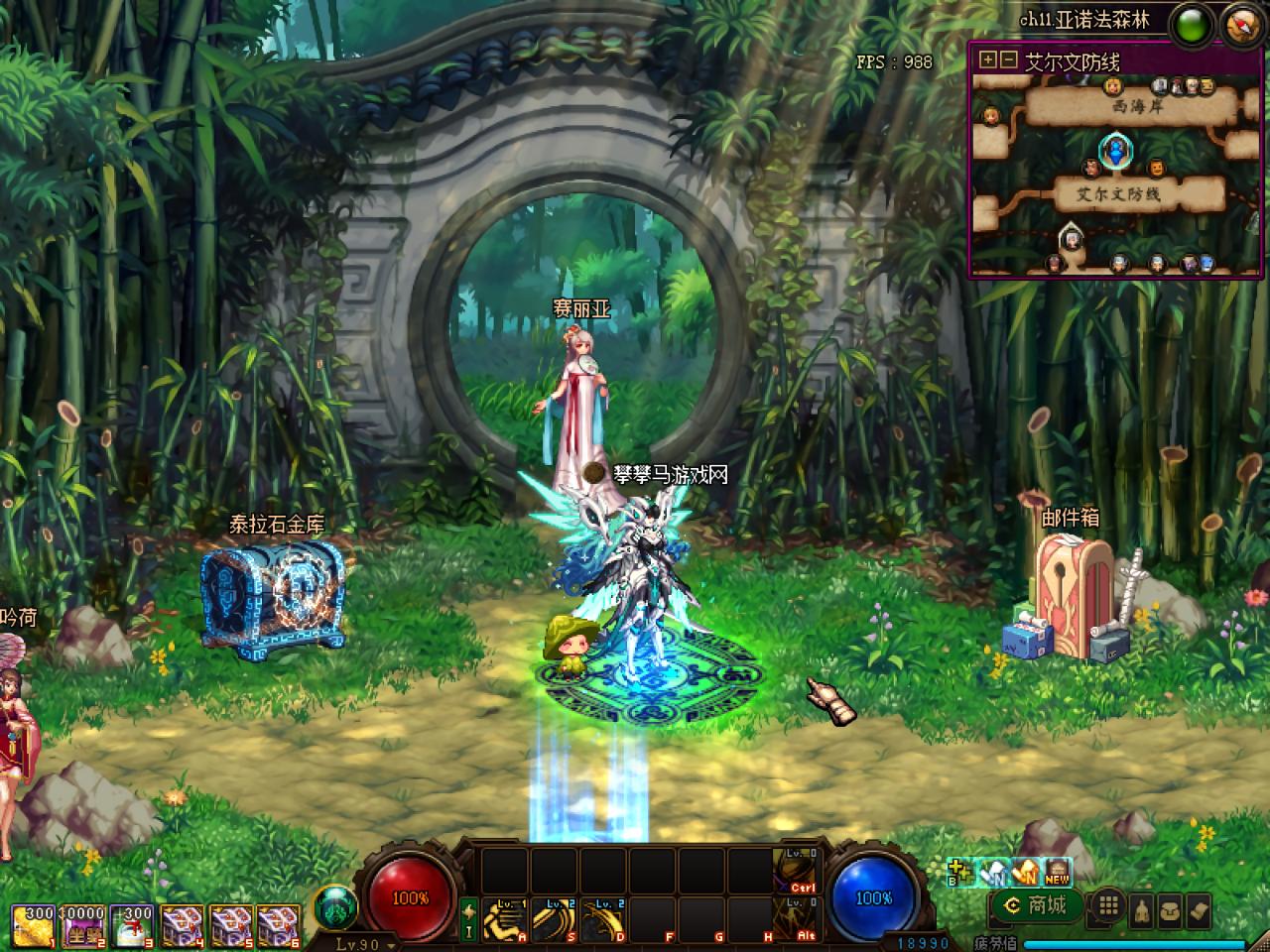Activate the skill bound to D
This screenshot has width=1270, height=952.
[603, 920]
